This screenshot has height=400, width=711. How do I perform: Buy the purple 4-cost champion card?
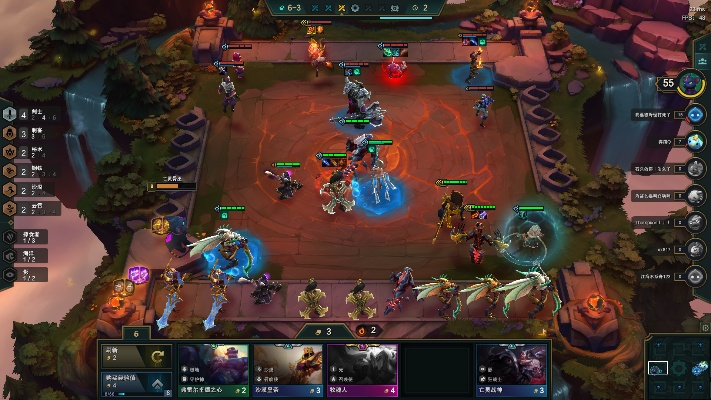(363, 369)
